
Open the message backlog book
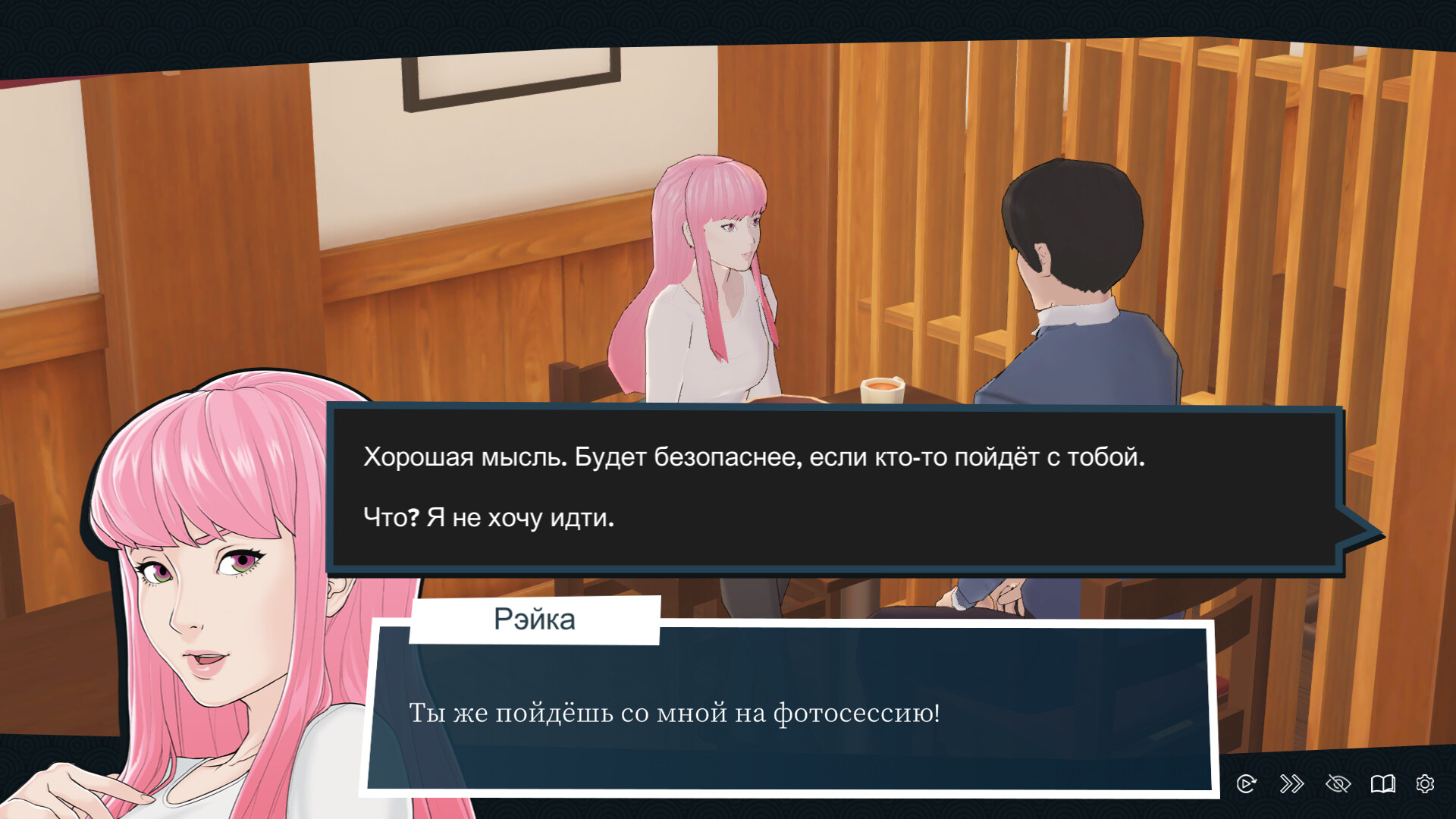1383,785
